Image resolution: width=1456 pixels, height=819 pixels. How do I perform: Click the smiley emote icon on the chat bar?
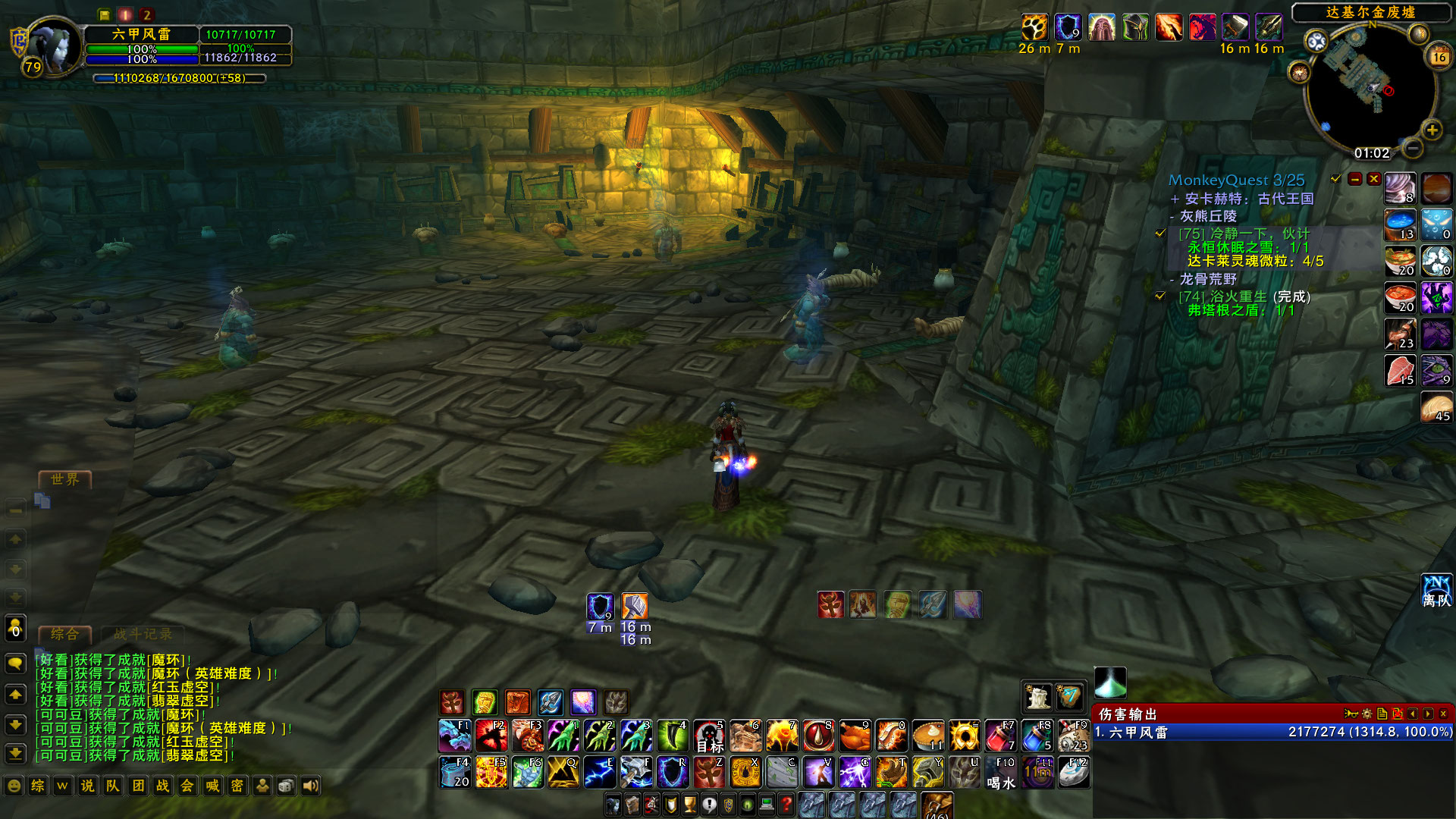[x=13, y=786]
